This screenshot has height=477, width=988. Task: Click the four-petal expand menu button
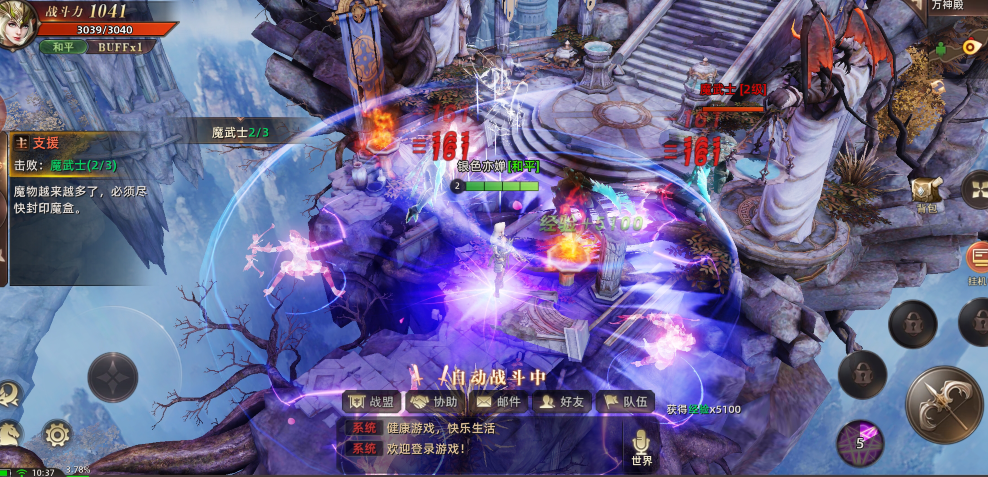(975, 188)
